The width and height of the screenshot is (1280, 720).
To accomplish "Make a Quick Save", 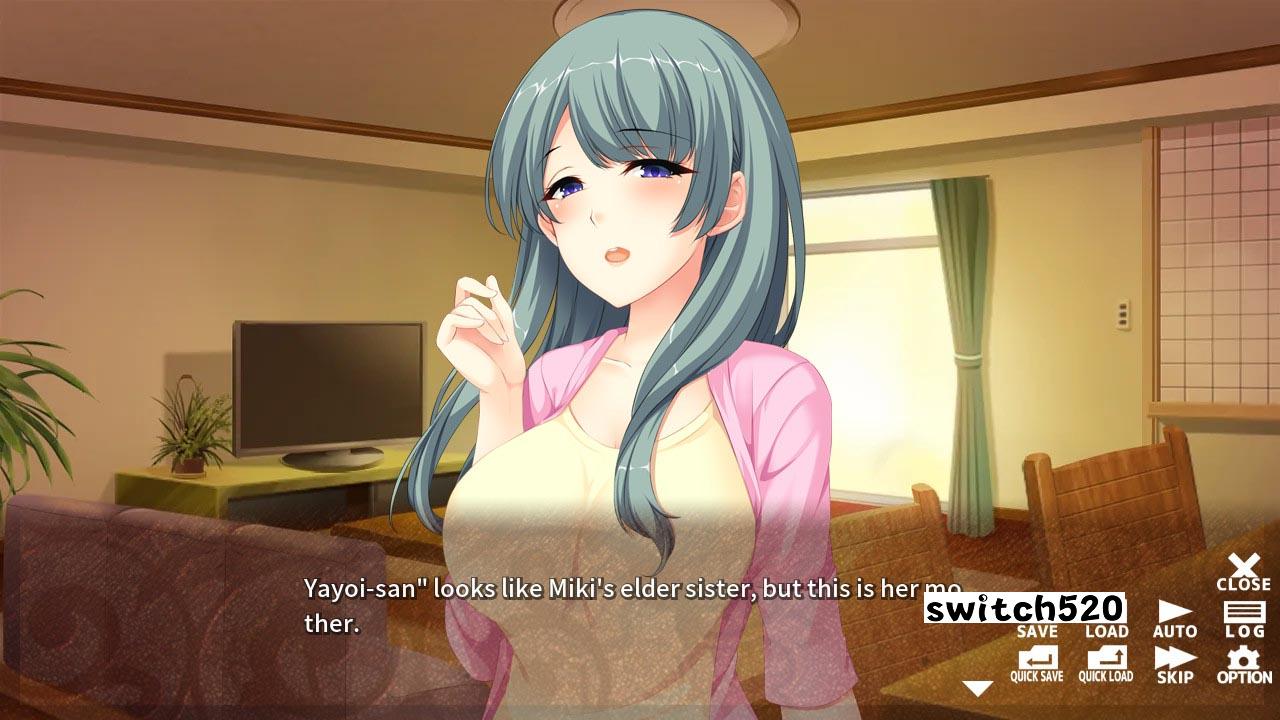I will coord(1037,664).
